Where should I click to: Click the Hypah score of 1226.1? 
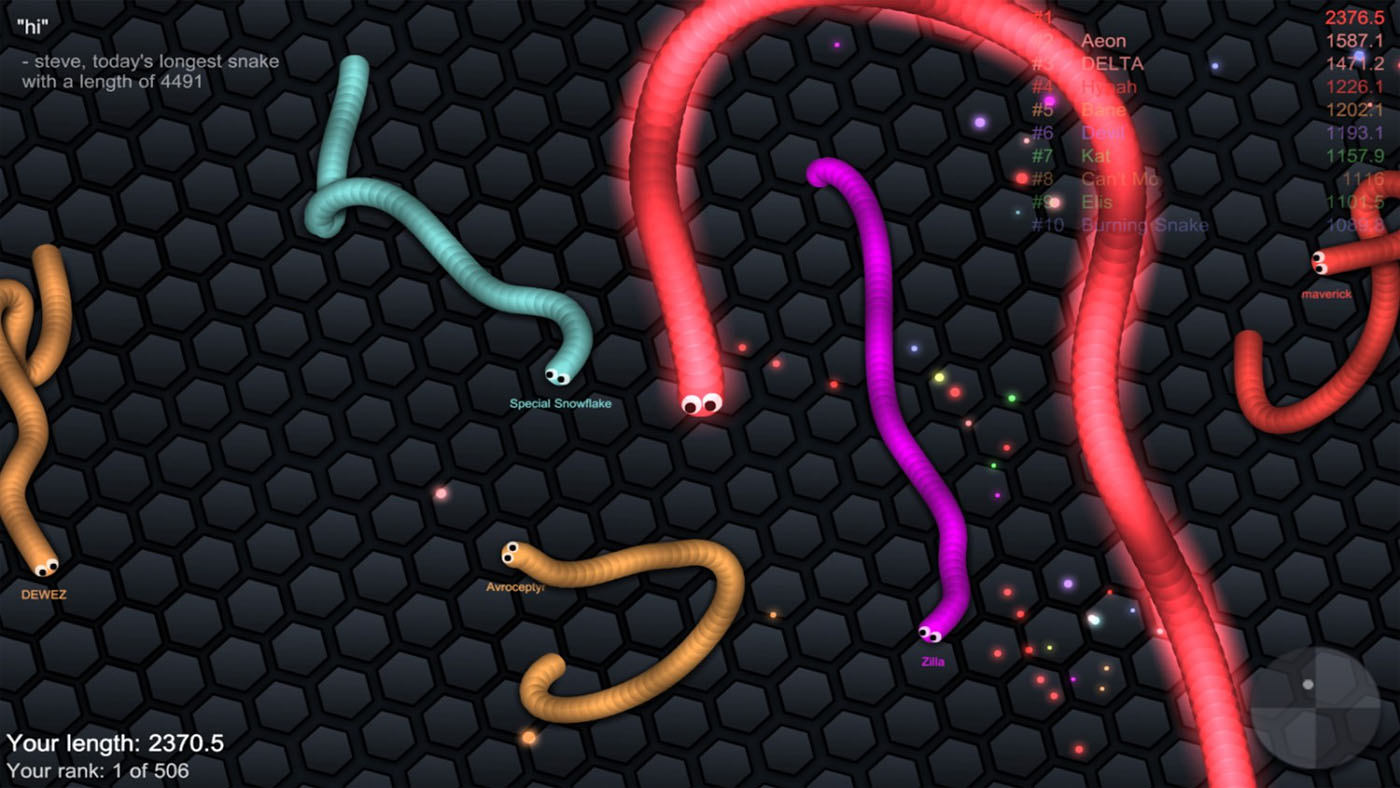[1355, 87]
